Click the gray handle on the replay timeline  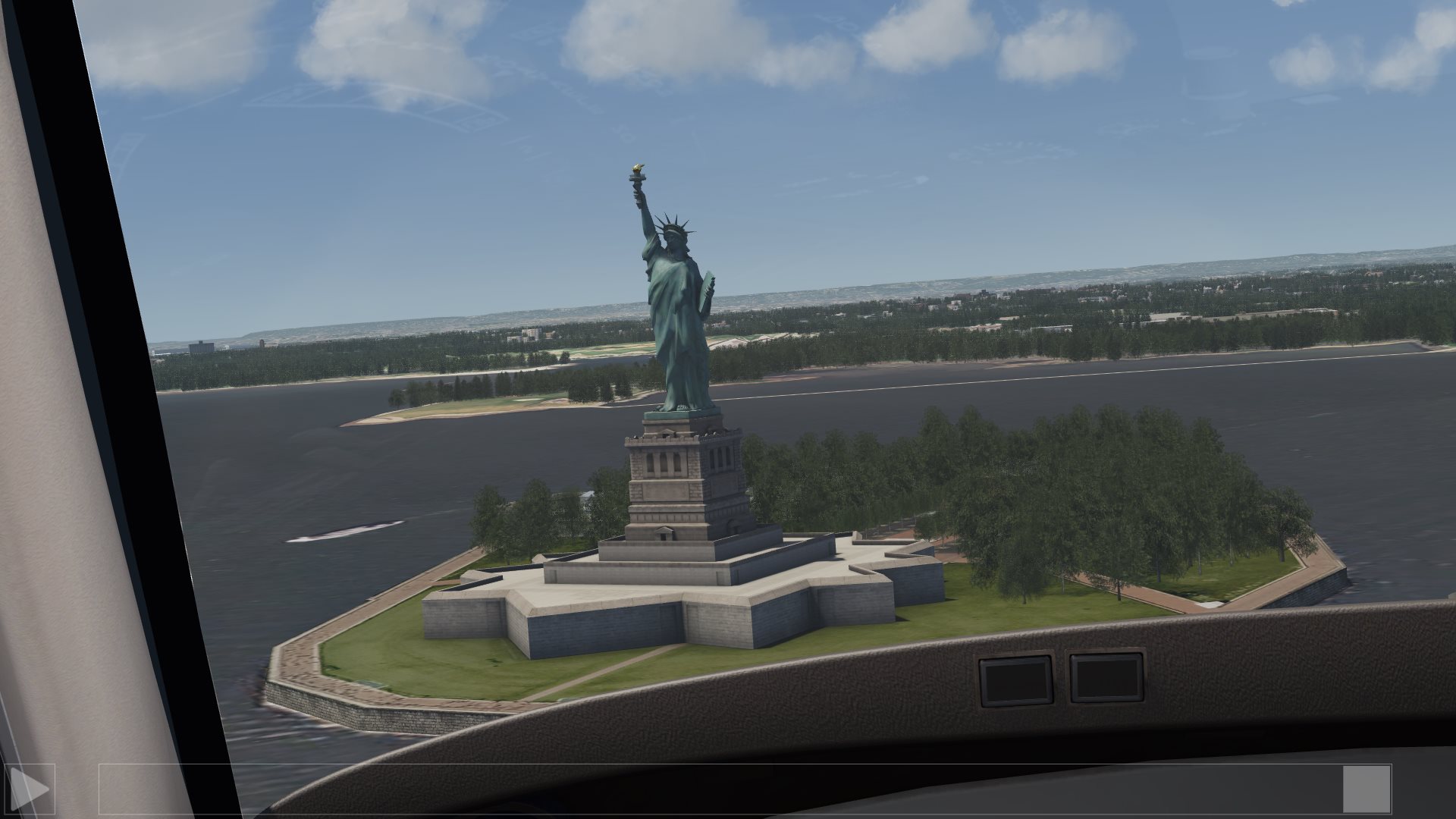1367,789
